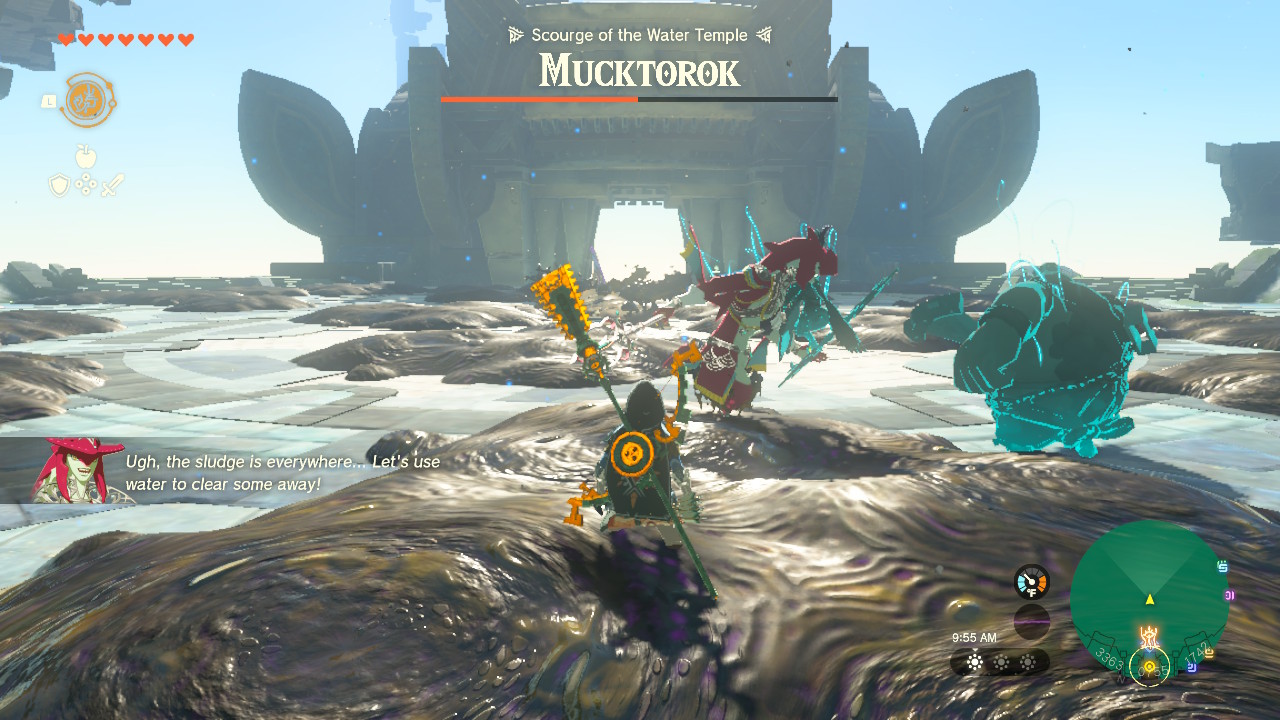Expand the d-pad quick-select control
The height and width of the screenshot is (720, 1280).
click(x=85, y=184)
